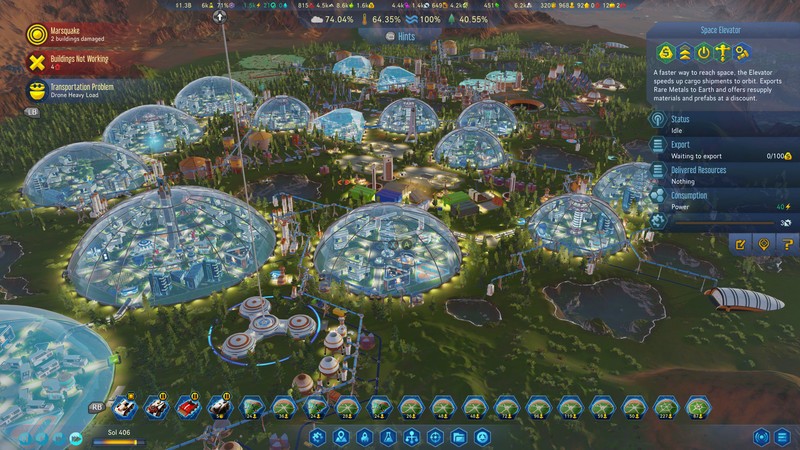Click the question mark help button
Screen dimensions: 800x450
coord(787,243)
